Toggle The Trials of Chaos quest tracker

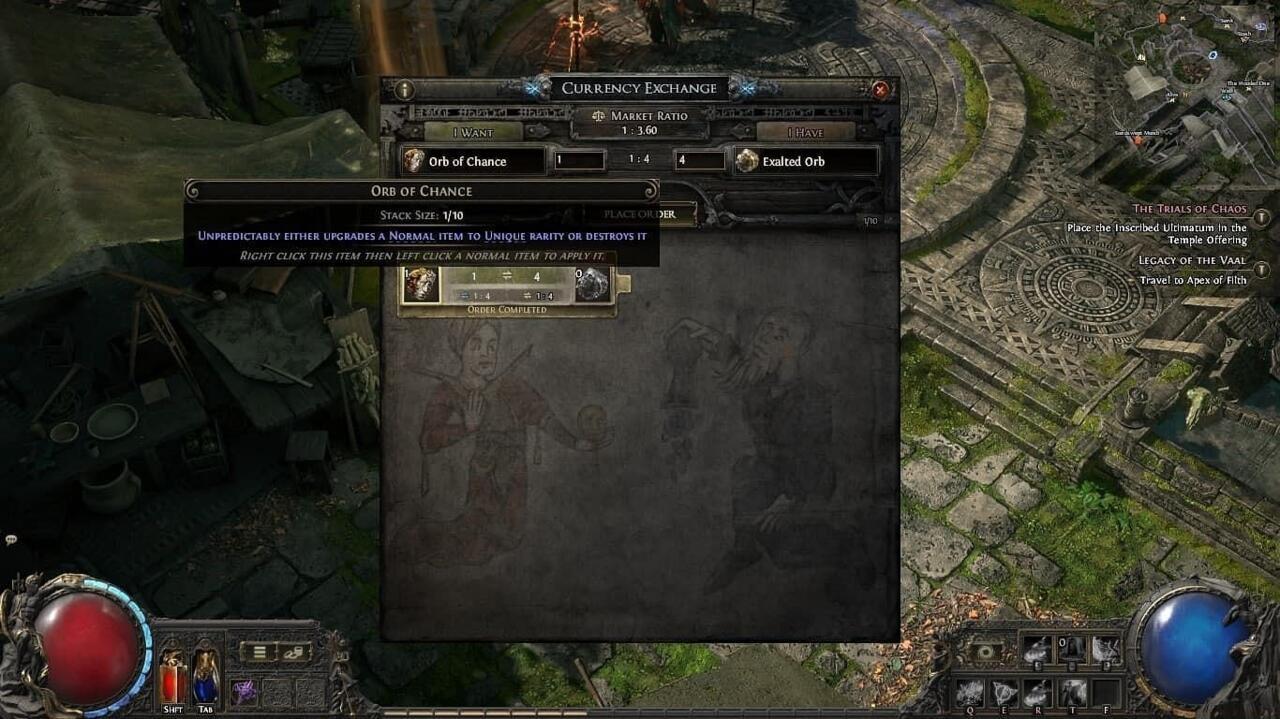(1262, 217)
